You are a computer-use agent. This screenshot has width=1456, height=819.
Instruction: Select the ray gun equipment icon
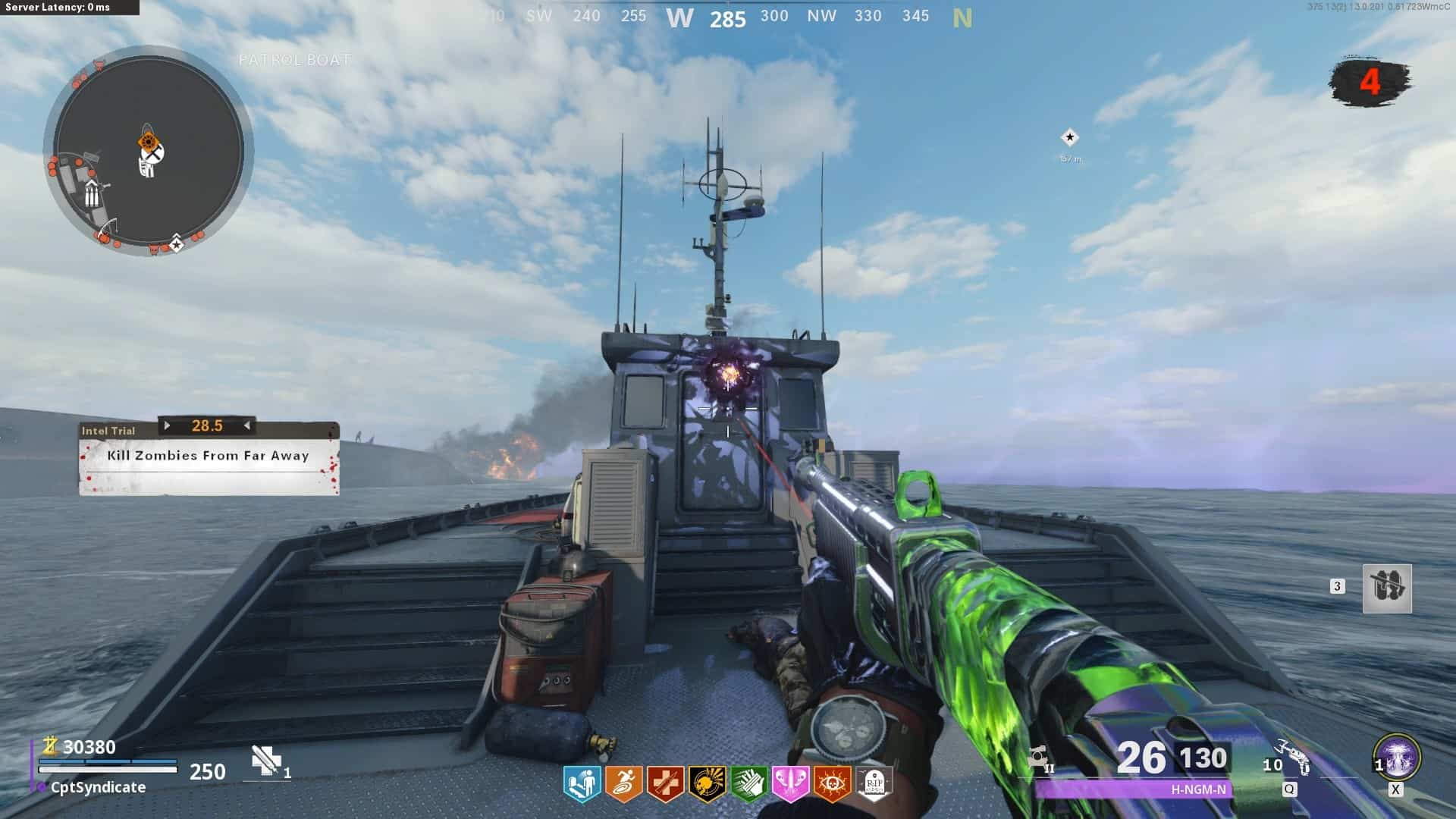[1294, 758]
